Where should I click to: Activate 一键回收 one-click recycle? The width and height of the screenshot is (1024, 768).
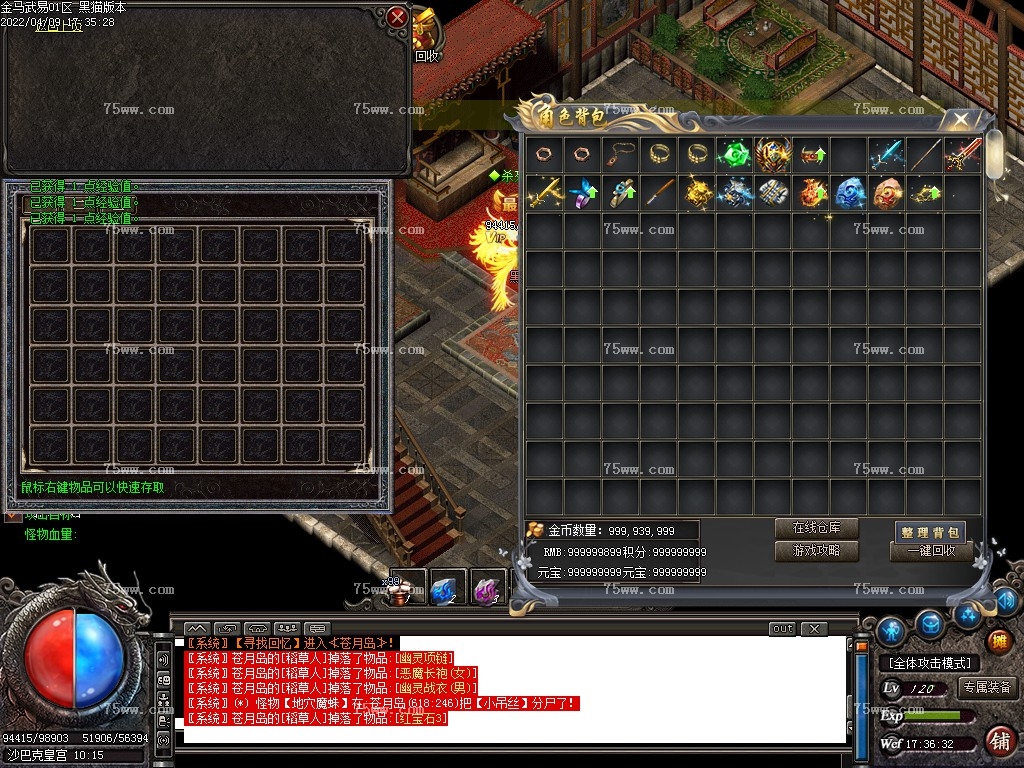pos(931,551)
